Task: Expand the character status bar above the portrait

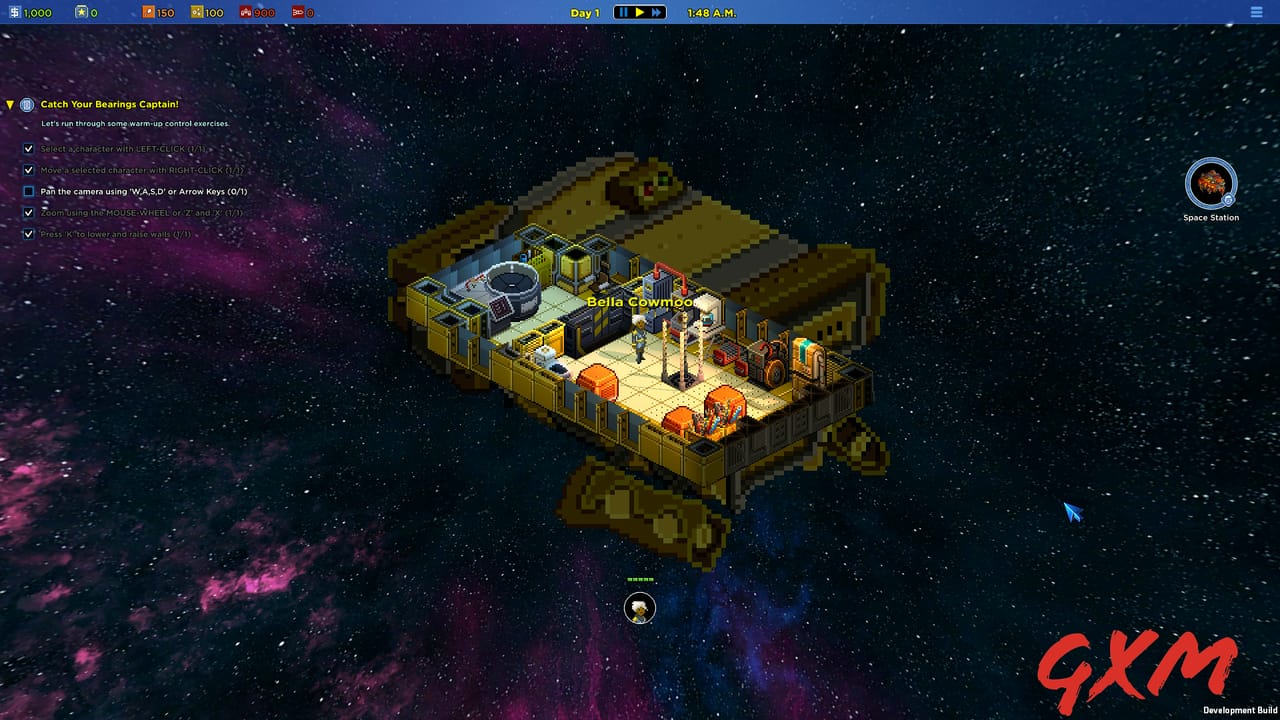Action: pos(640,578)
